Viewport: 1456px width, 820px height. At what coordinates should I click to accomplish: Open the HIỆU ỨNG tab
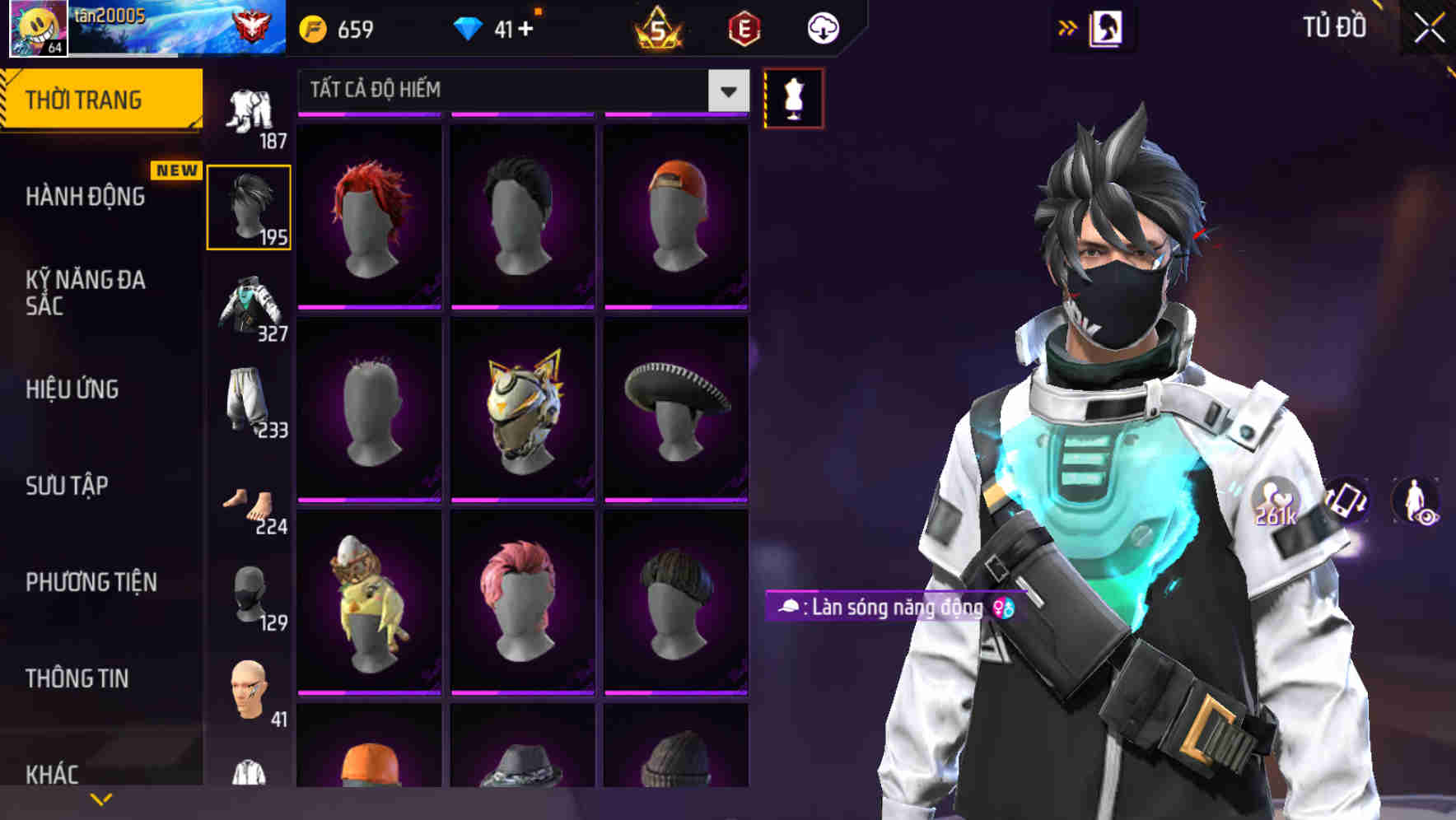pyautogui.click(x=74, y=389)
